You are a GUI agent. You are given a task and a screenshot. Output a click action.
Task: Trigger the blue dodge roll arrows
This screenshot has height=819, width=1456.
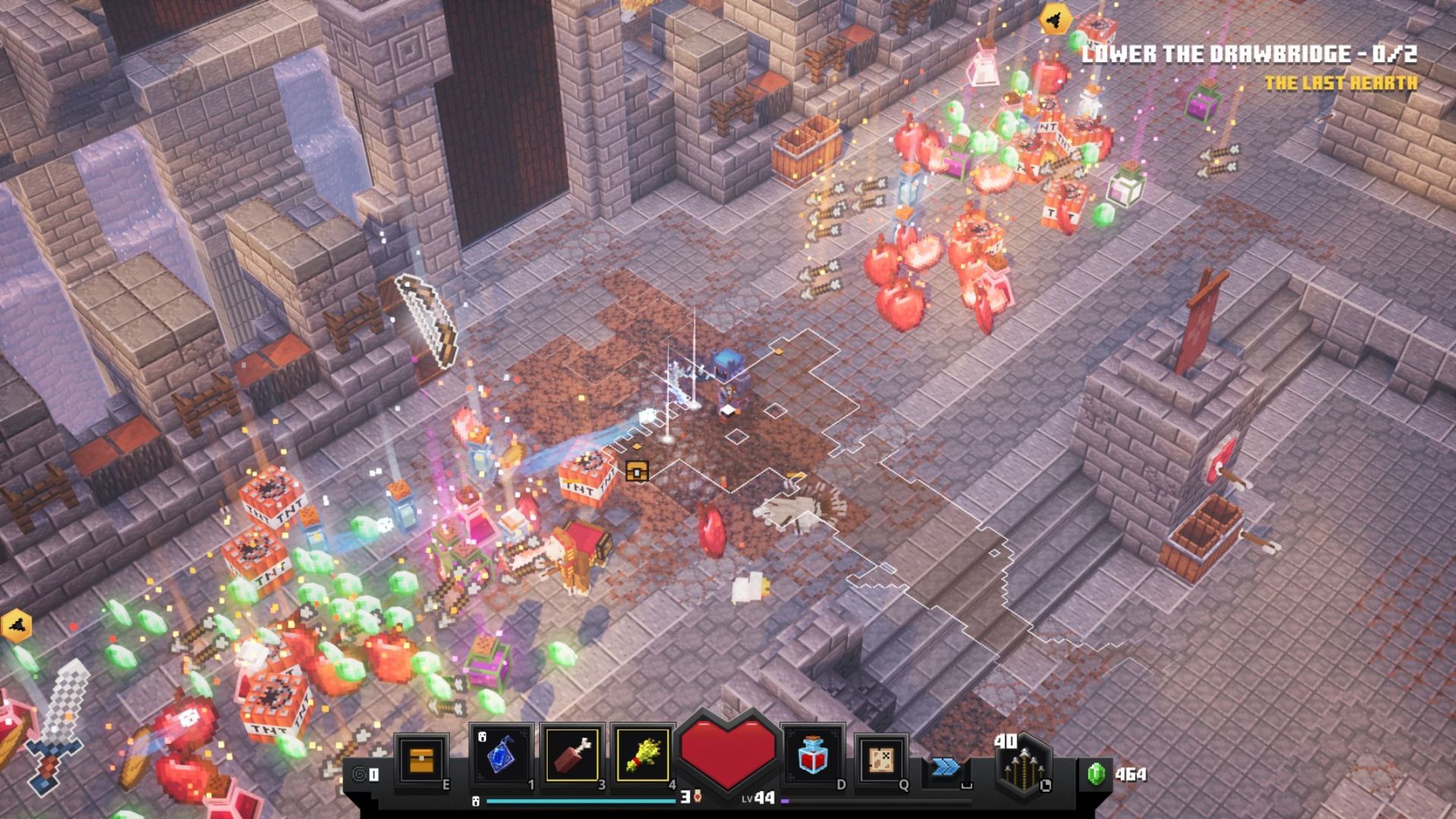tap(945, 768)
